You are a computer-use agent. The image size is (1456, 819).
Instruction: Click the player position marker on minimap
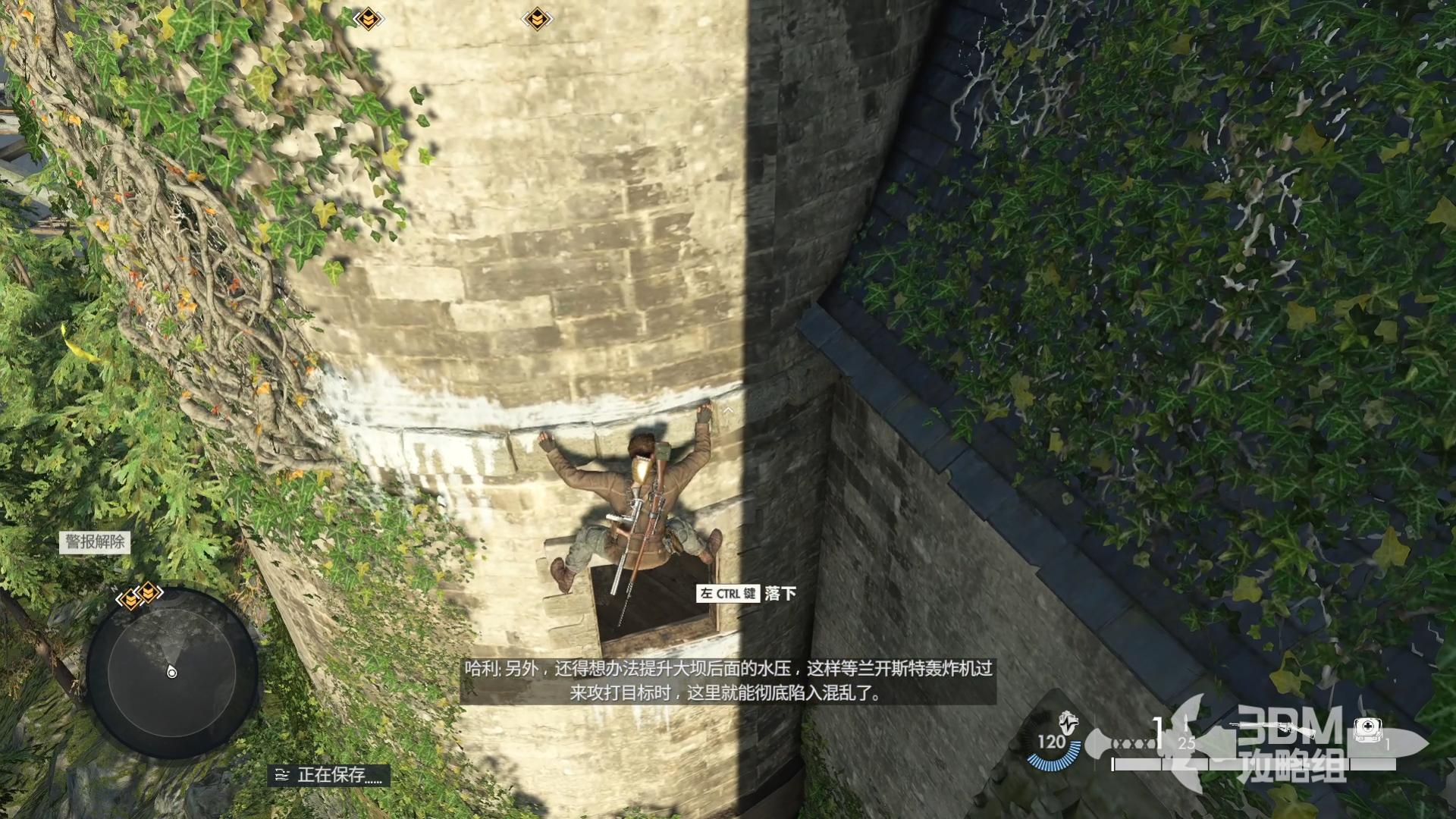[x=172, y=673]
